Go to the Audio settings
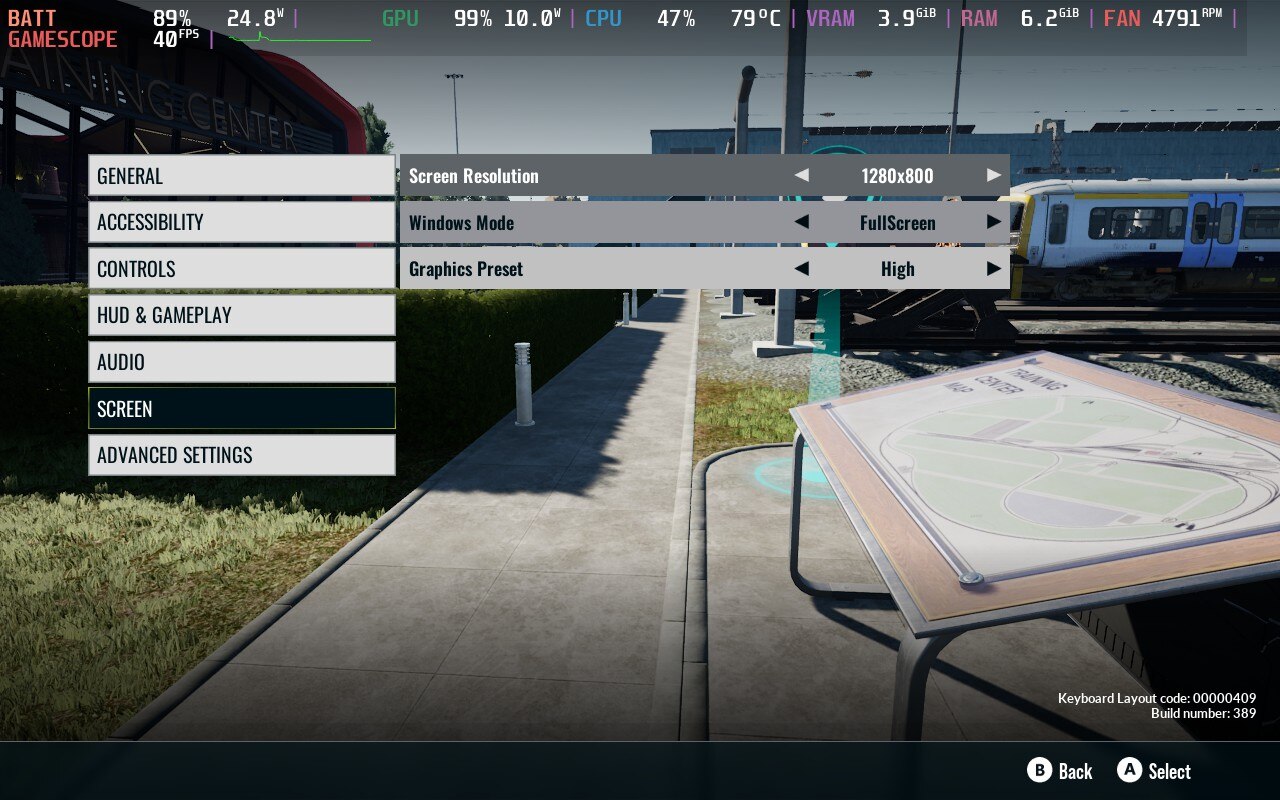 241,362
